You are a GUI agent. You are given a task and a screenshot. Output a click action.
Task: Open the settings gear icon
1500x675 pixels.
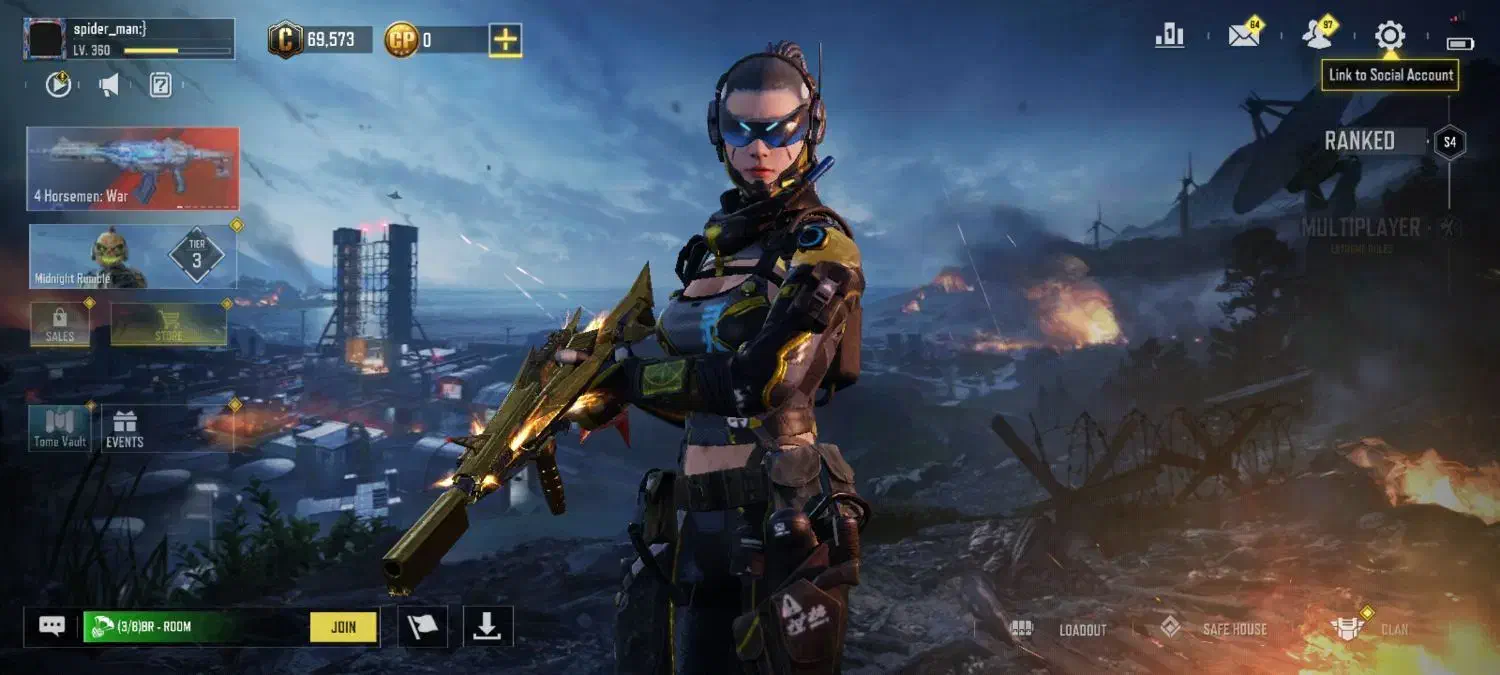coord(1389,36)
